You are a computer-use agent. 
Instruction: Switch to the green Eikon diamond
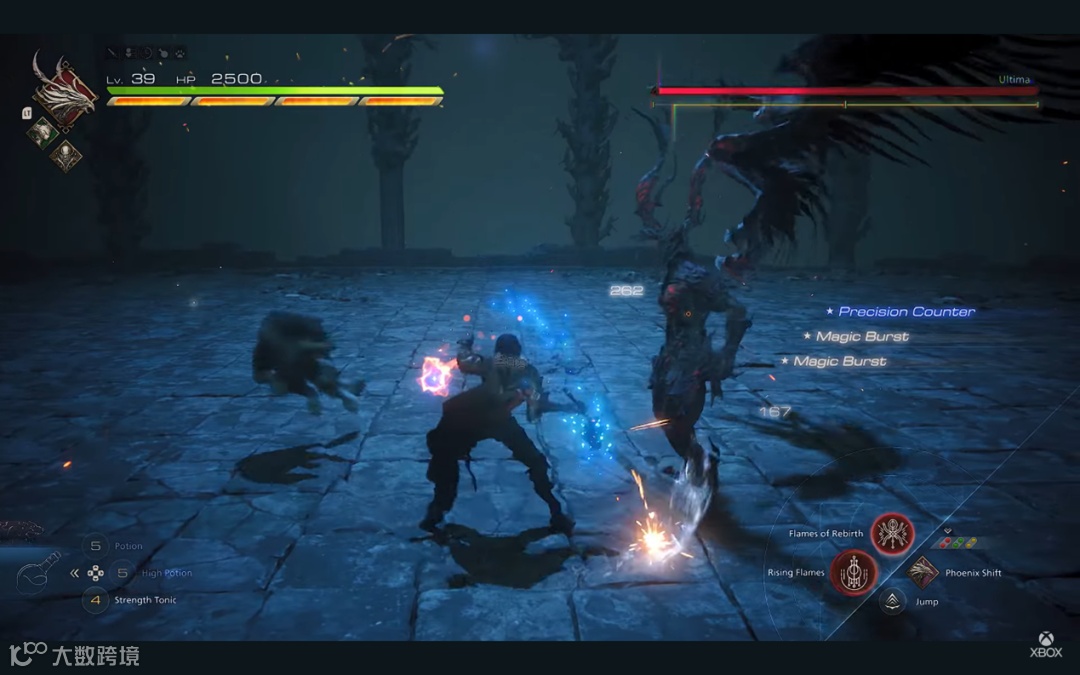(x=43, y=130)
